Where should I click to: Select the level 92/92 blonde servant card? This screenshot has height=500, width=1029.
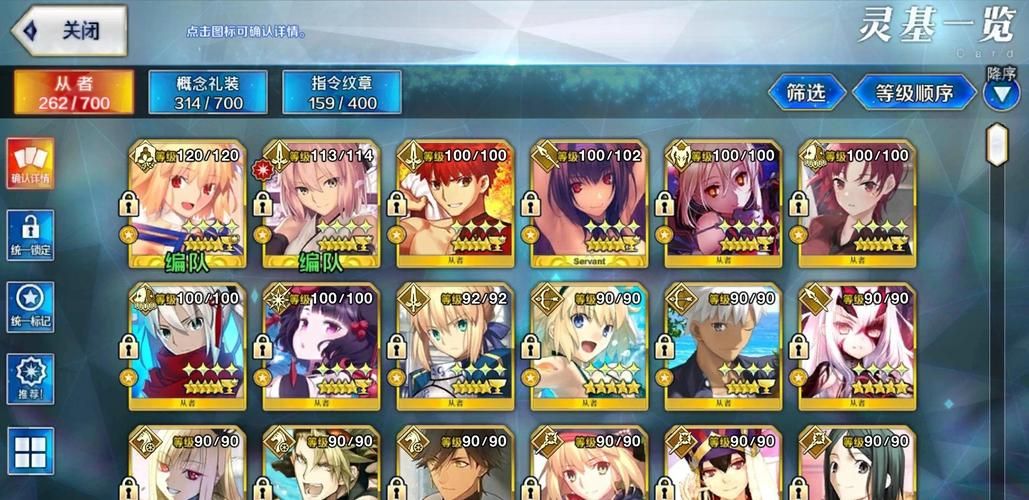click(x=455, y=346)
